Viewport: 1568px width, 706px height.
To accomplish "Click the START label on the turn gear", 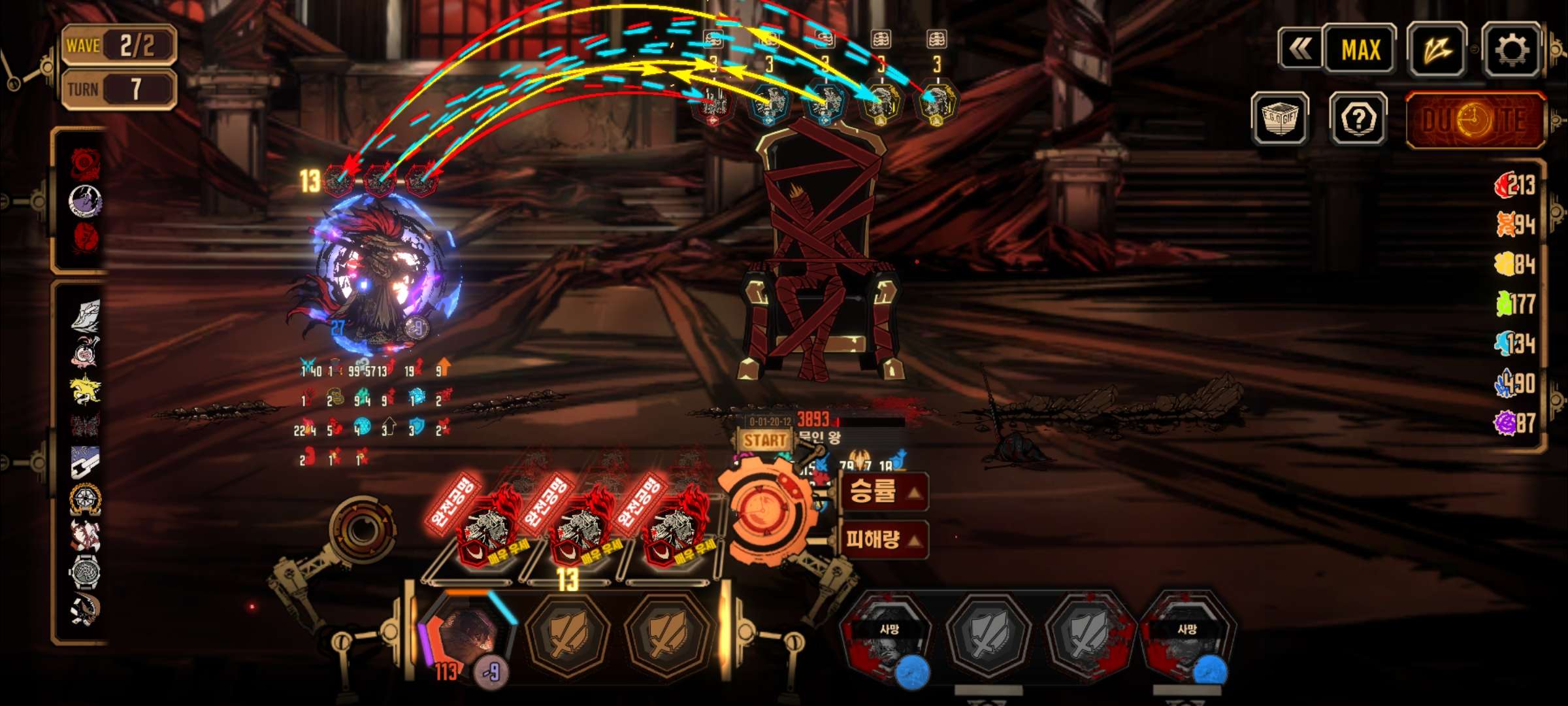I will (764, 440).
